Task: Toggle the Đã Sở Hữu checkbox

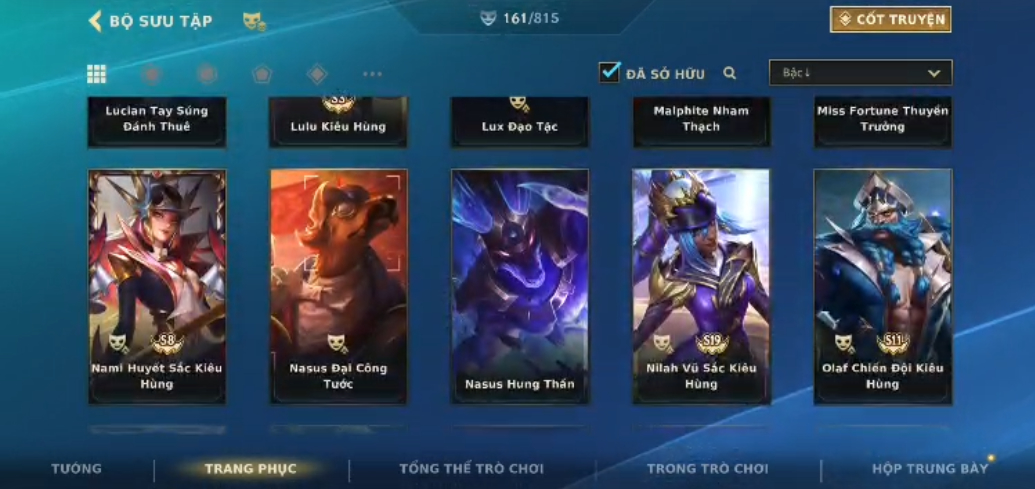Action: point(609,72)
